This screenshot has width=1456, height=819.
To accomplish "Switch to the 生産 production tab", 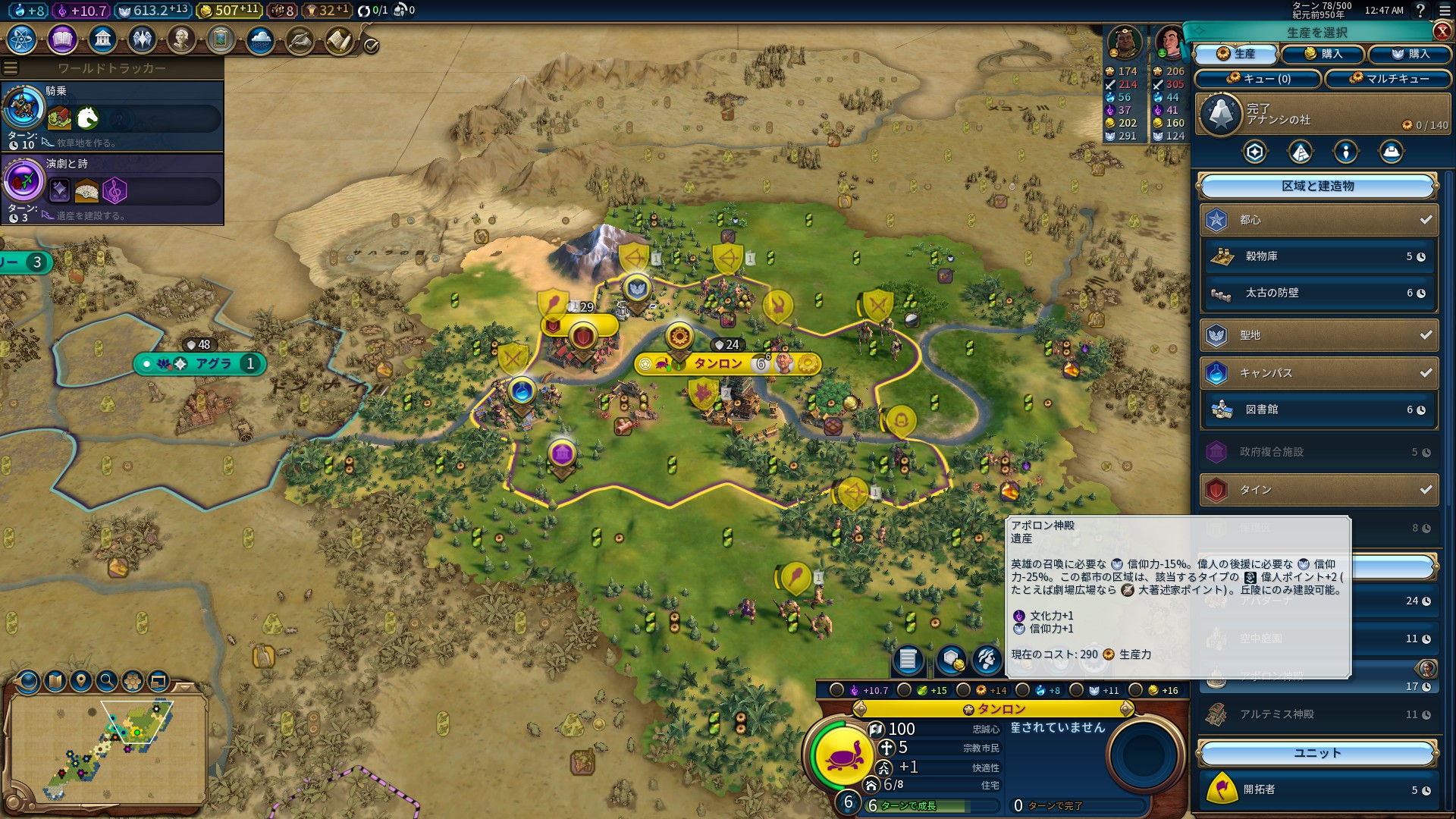I will (x=1237, y=54).
